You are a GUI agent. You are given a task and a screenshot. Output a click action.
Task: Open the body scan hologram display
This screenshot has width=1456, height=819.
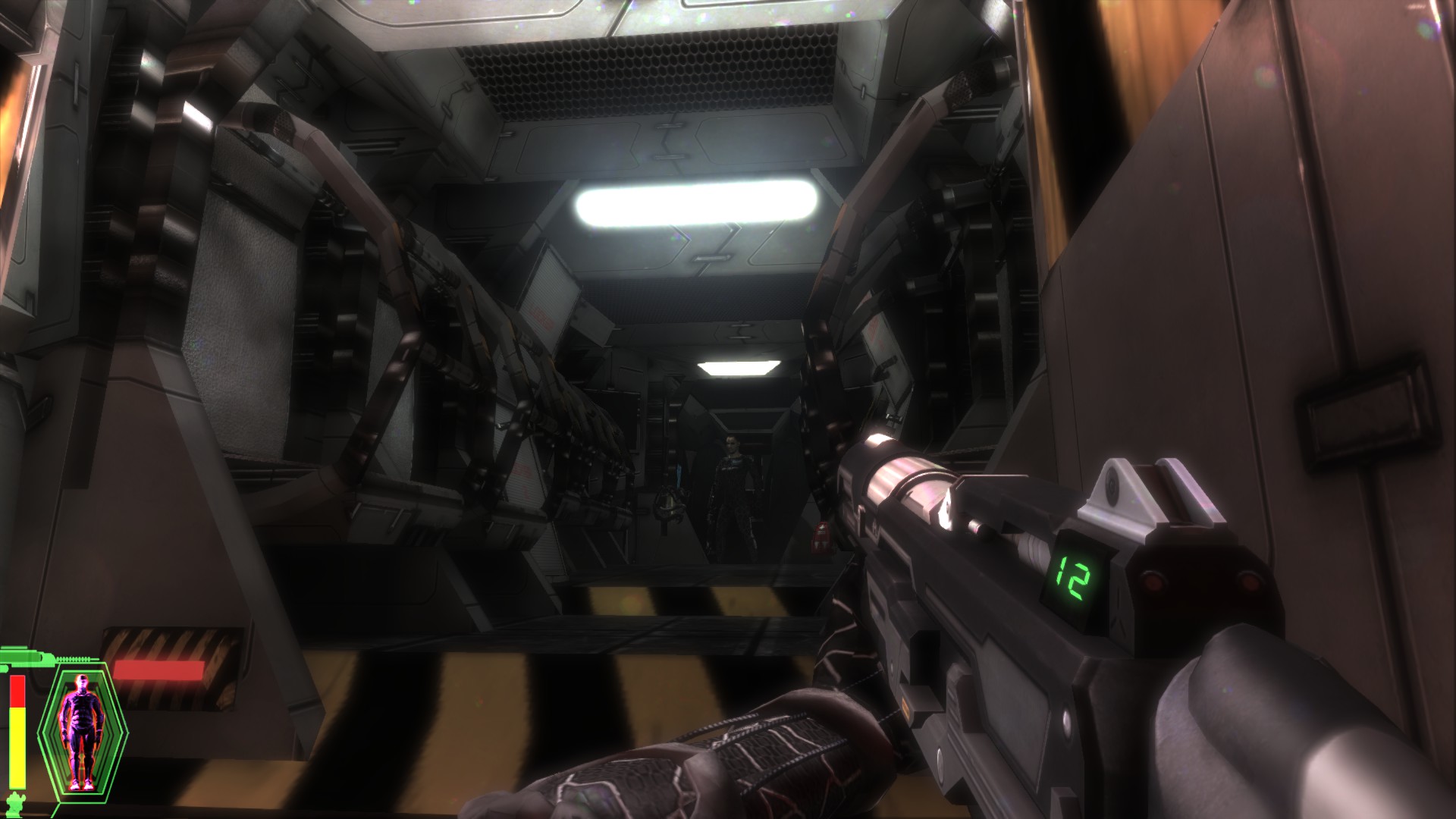[x=81, y=726]
